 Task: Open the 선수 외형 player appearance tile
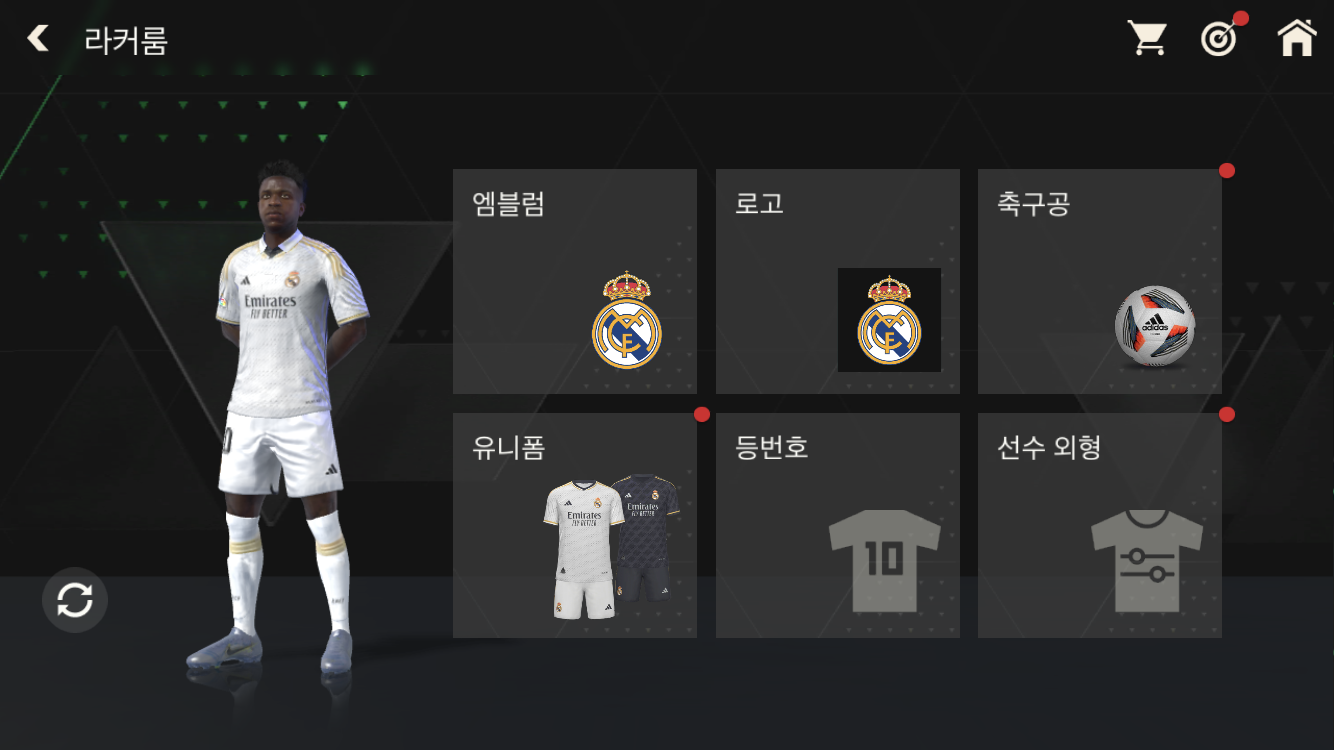pyautogui.click(x=1099, y=525)
